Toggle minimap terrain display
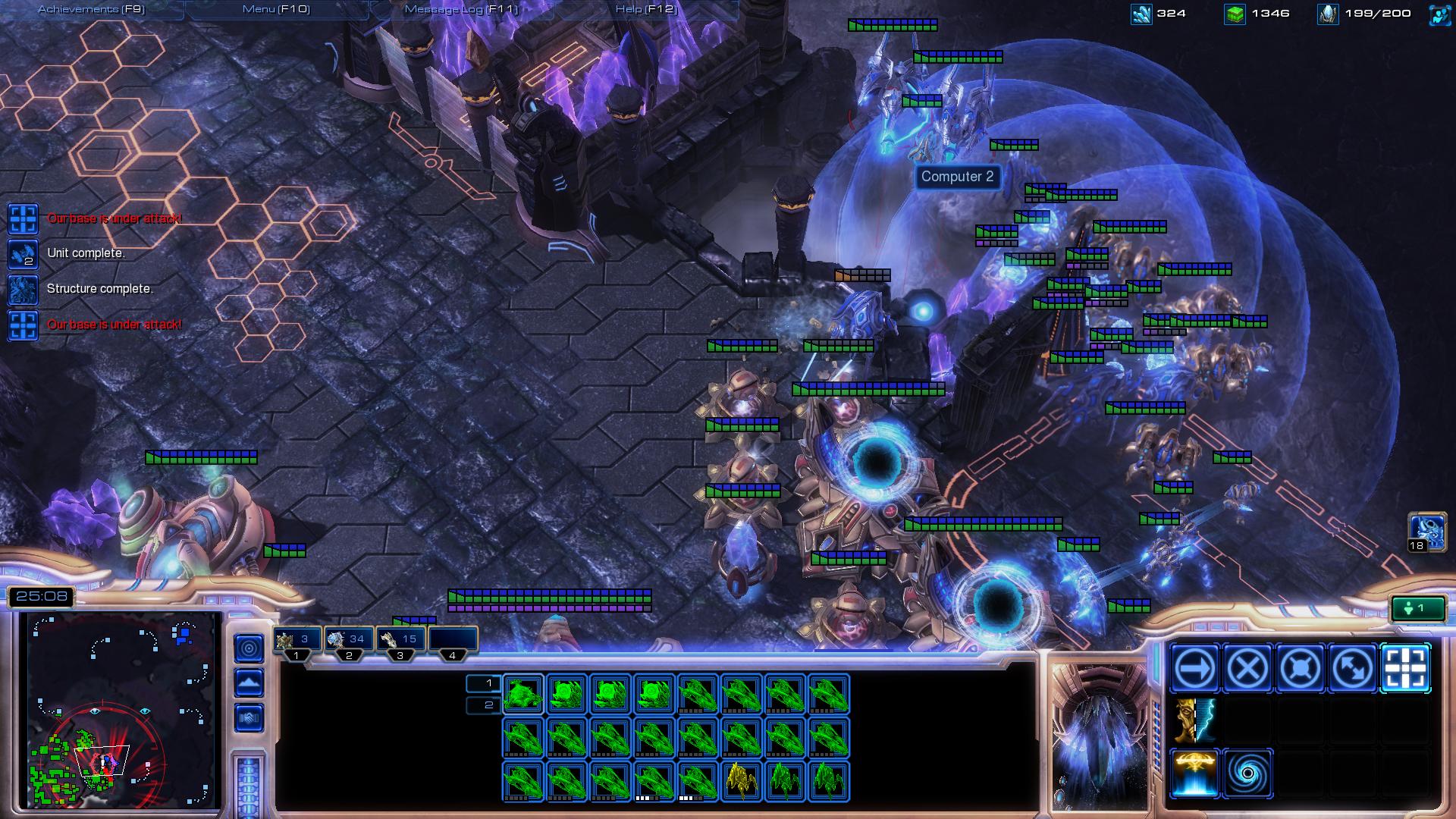The height and width of the screenshot is (819, 1456). point(249,682)
